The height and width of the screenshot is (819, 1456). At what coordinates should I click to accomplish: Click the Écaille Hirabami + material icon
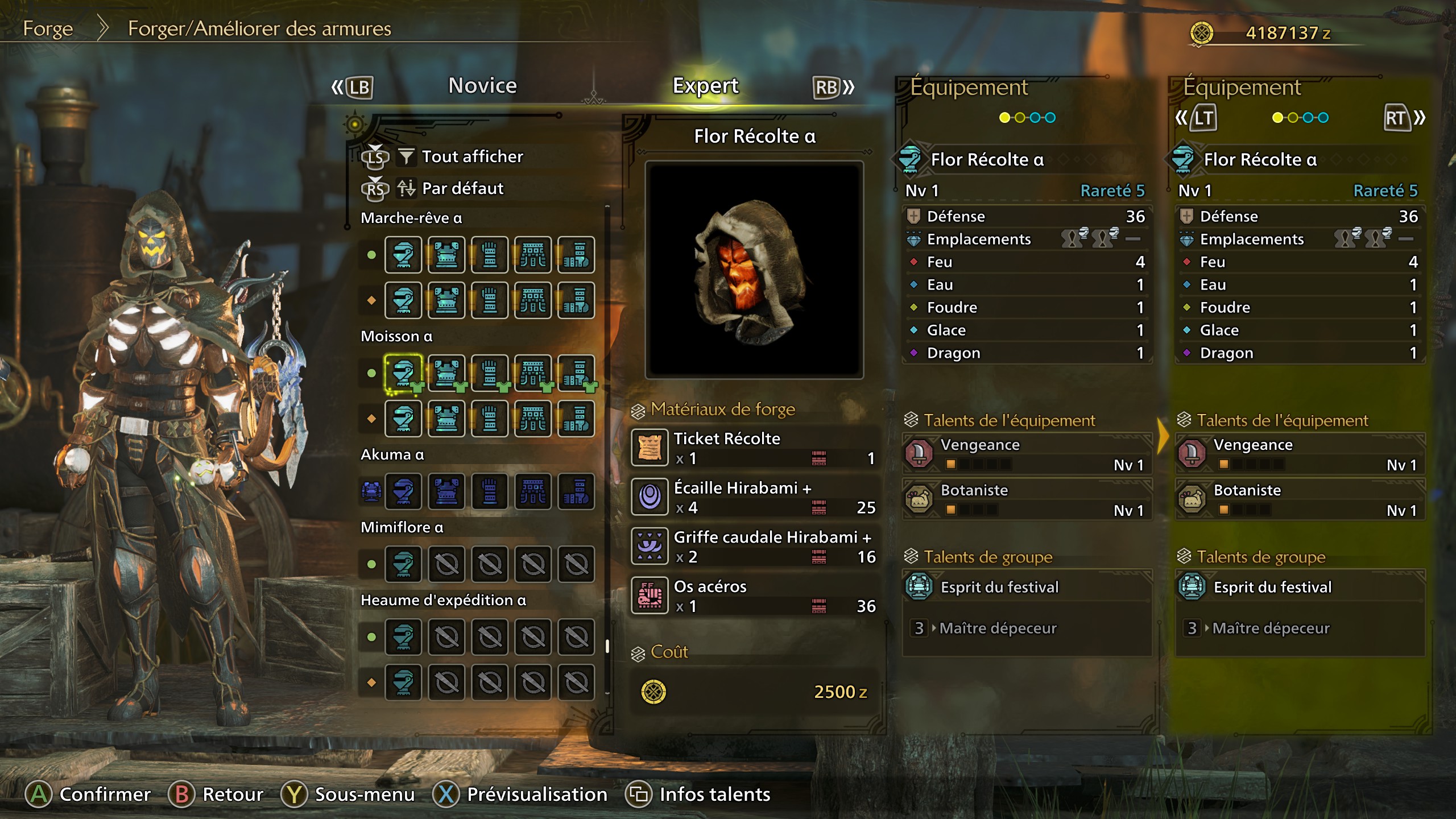point(649,496)
